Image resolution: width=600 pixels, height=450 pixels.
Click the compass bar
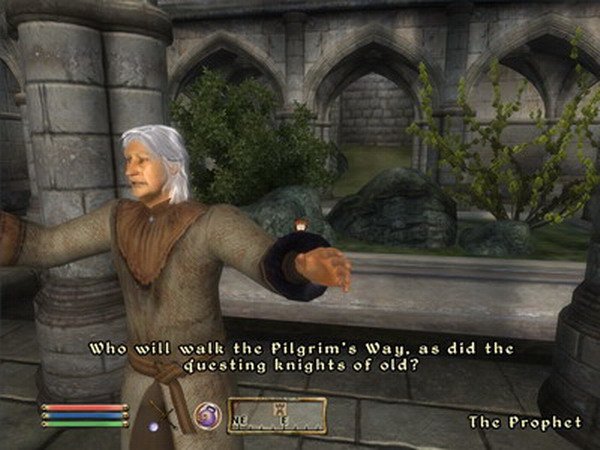click(x=277, y=415)
